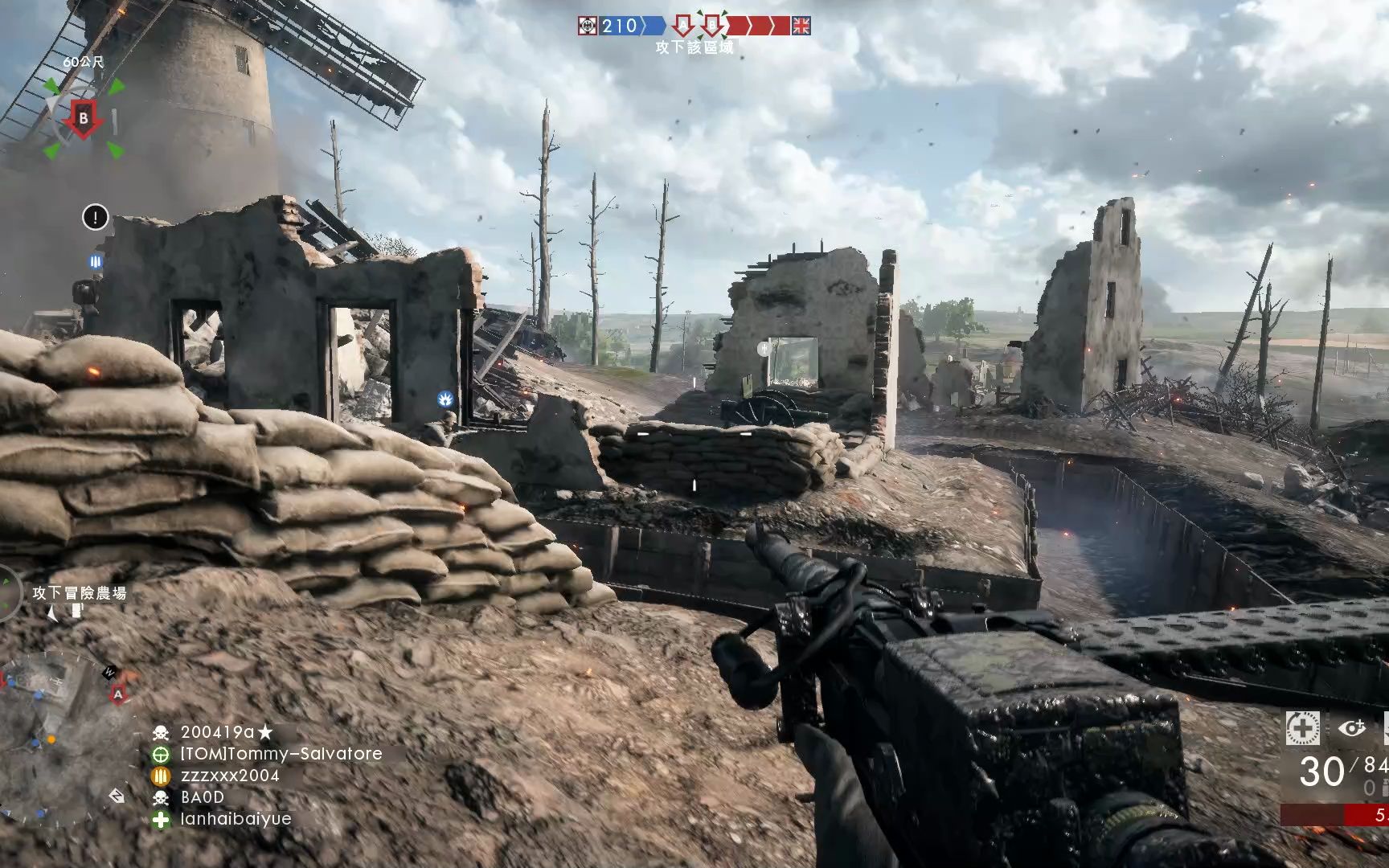Click the objective A marker in the top bar
Screen dimensions: 1389x868
pyautogui.click(x=682, y=26)
